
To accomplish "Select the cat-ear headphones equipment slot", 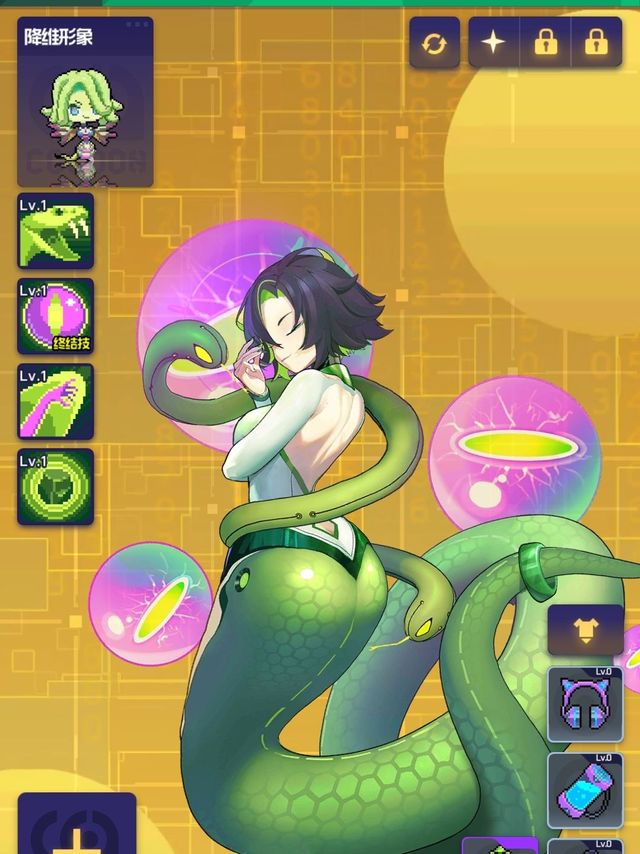I will coord(585,704).
